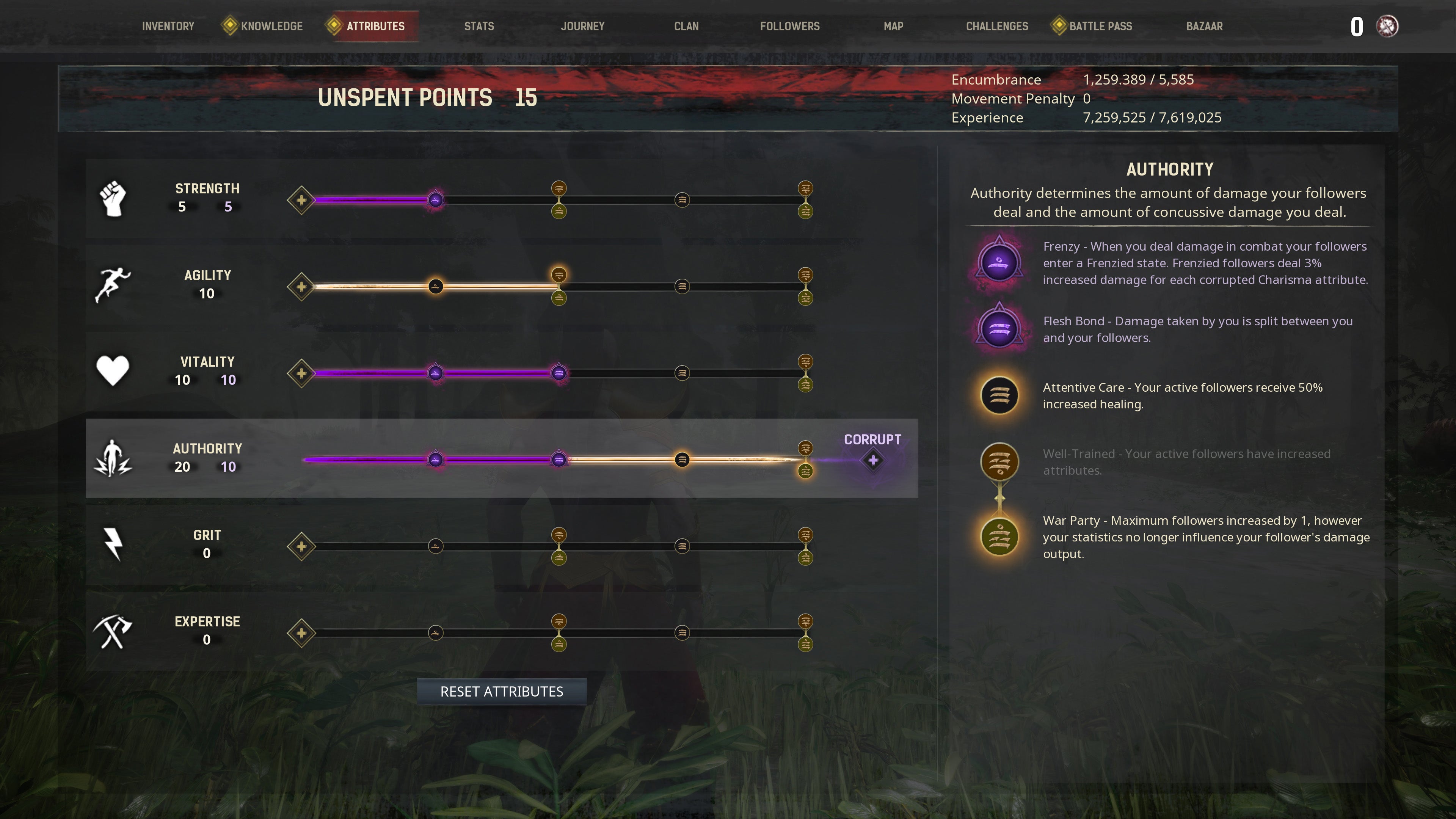The width and height of the screenshot is (1456, 819).
Task: Choose the Well-Trained perk icon
Action: [999, 462]
